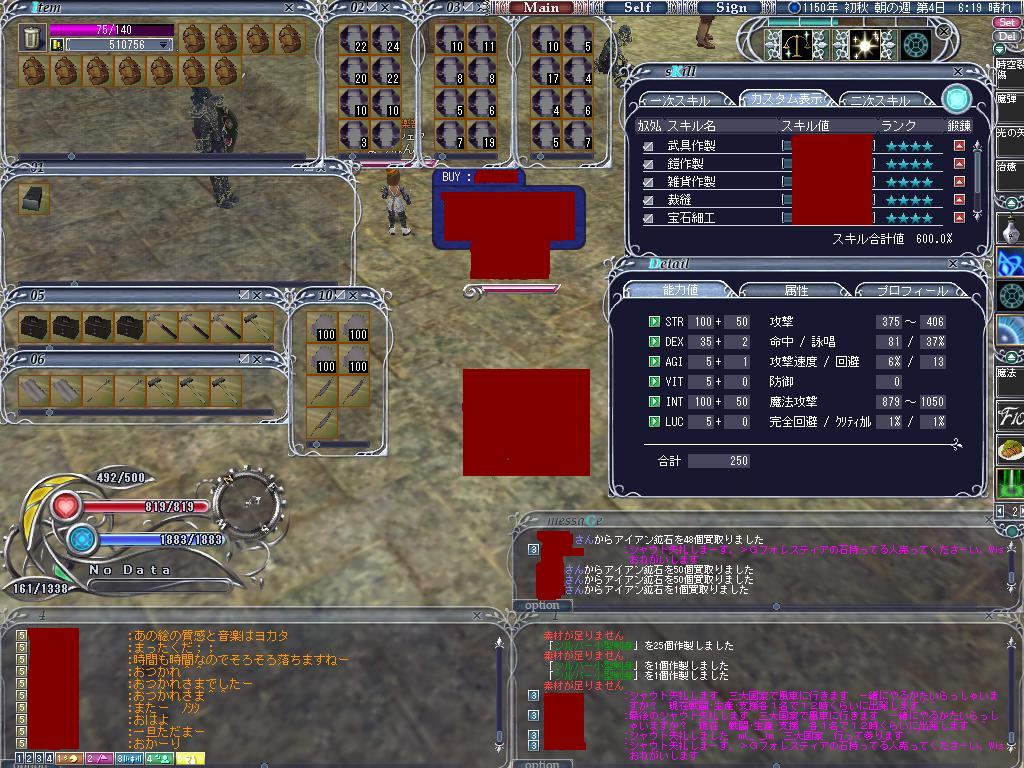Click the Set button
Viewport: 1024px width, 768px height.
[1008, 22]
